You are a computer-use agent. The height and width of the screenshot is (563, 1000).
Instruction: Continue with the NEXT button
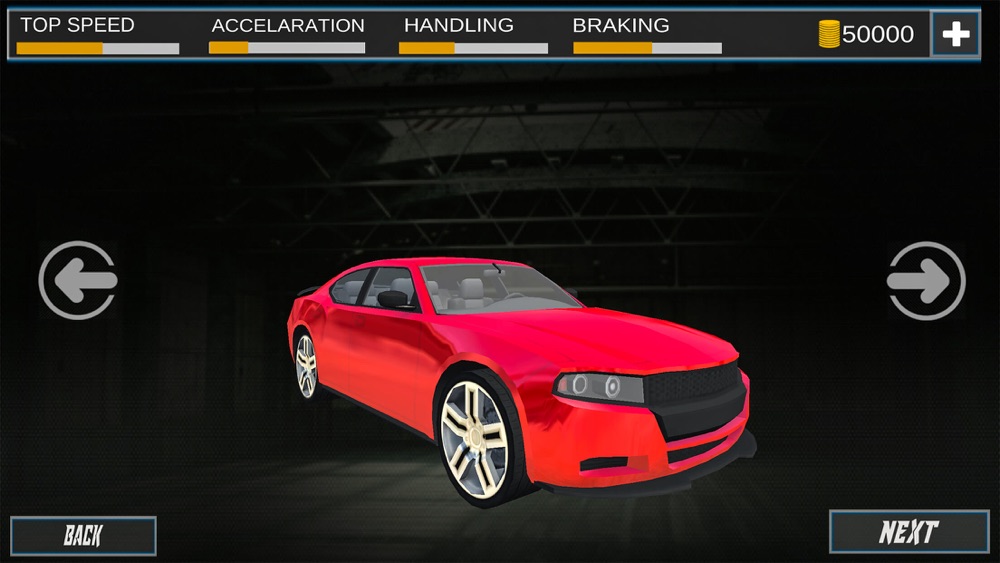[x=908, y=532]
